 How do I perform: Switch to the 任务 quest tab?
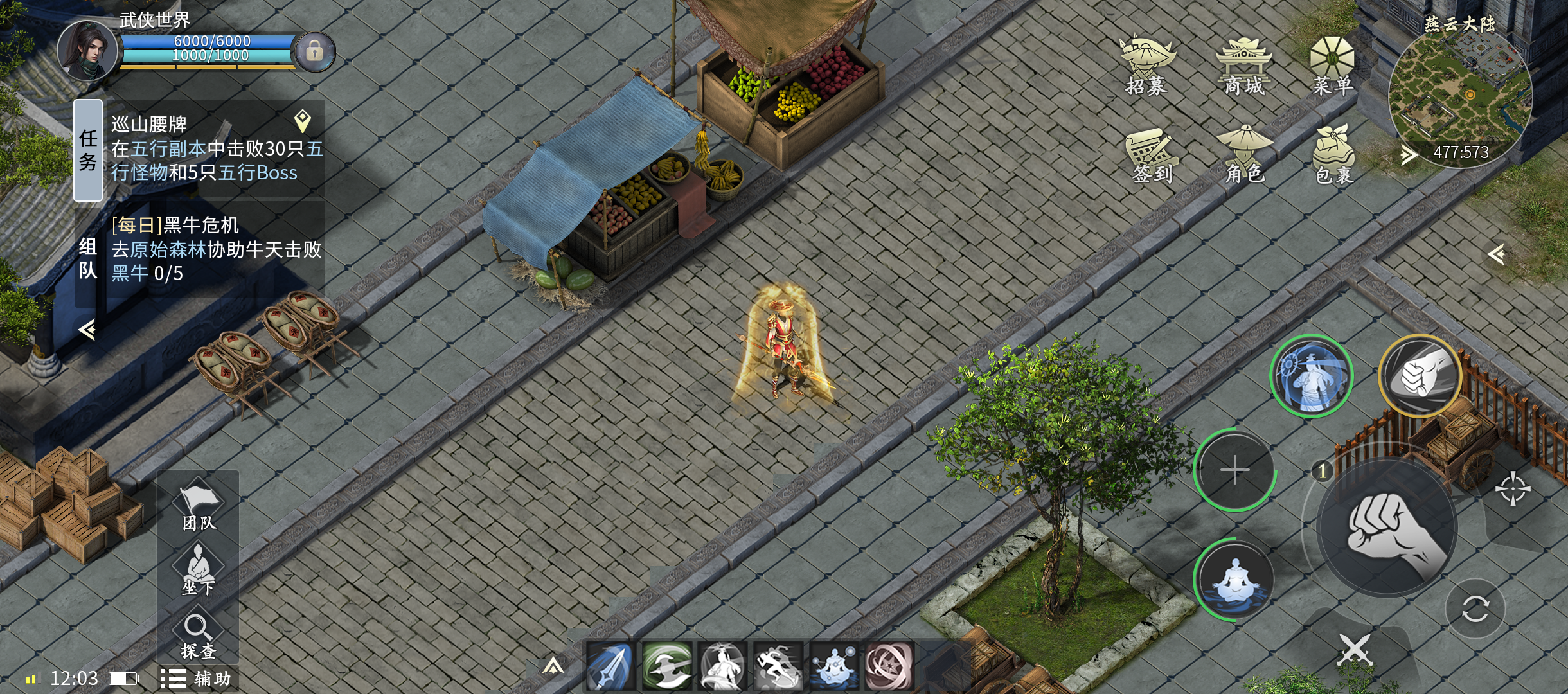pyautogui.click(x=89, y=150)
